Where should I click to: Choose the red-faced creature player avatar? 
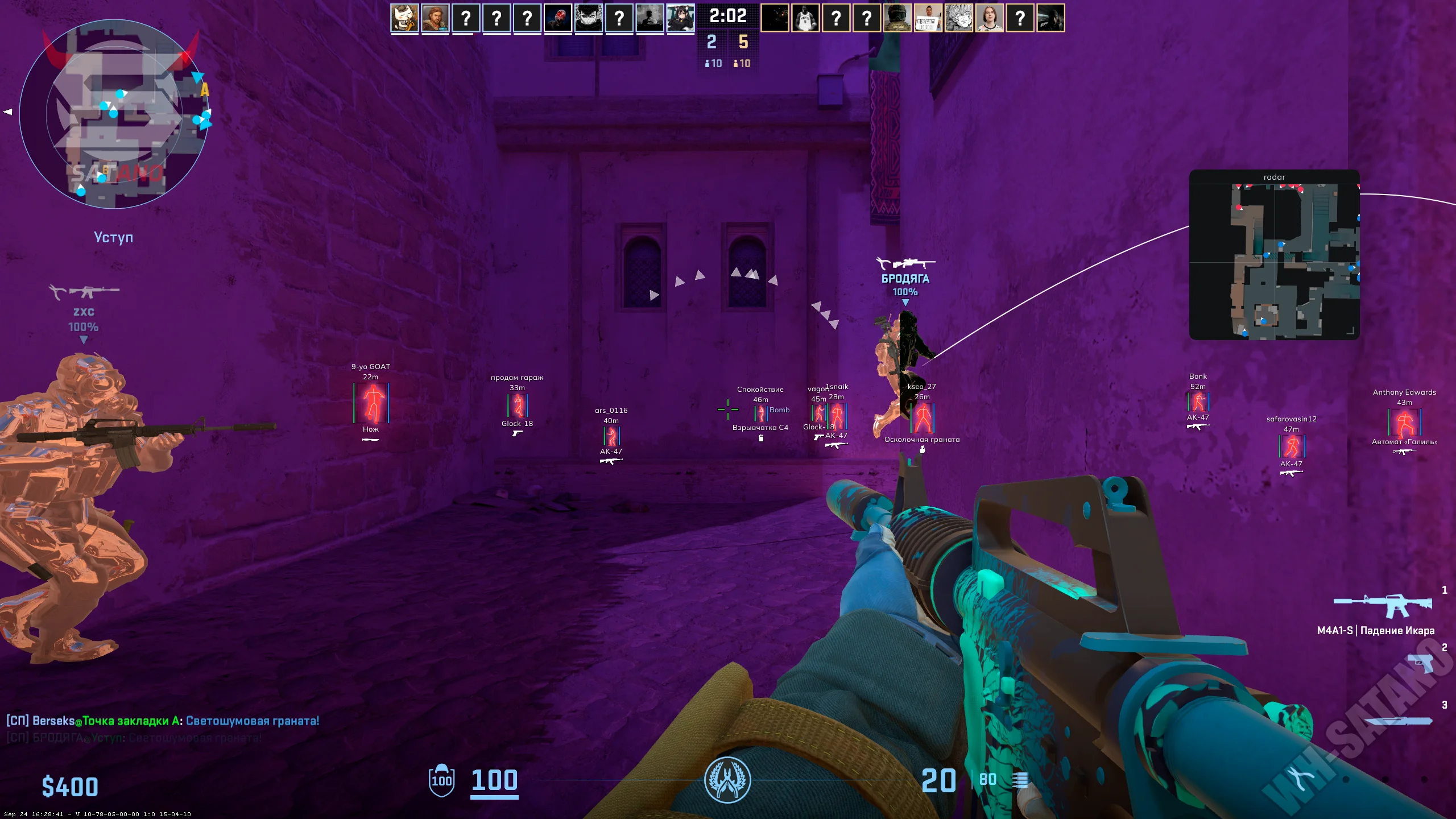(558, 18)
